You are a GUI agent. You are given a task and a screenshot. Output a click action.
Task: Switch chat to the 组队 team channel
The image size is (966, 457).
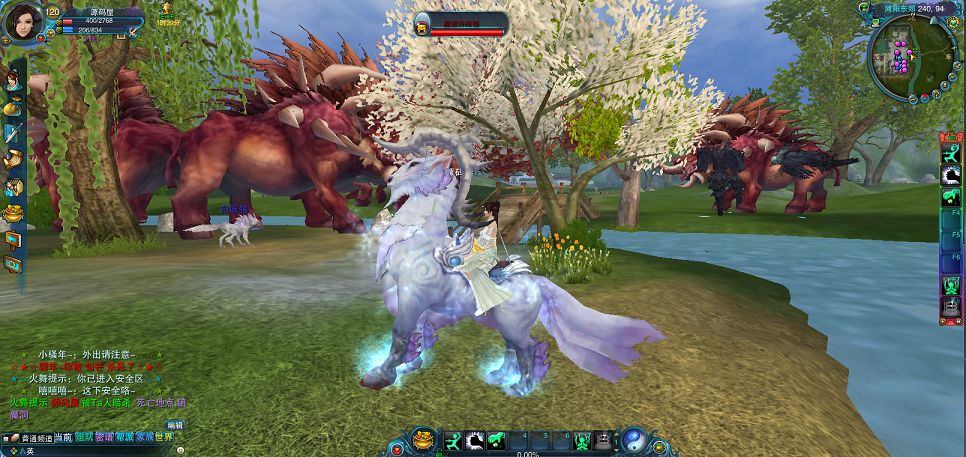click(84, 438)
